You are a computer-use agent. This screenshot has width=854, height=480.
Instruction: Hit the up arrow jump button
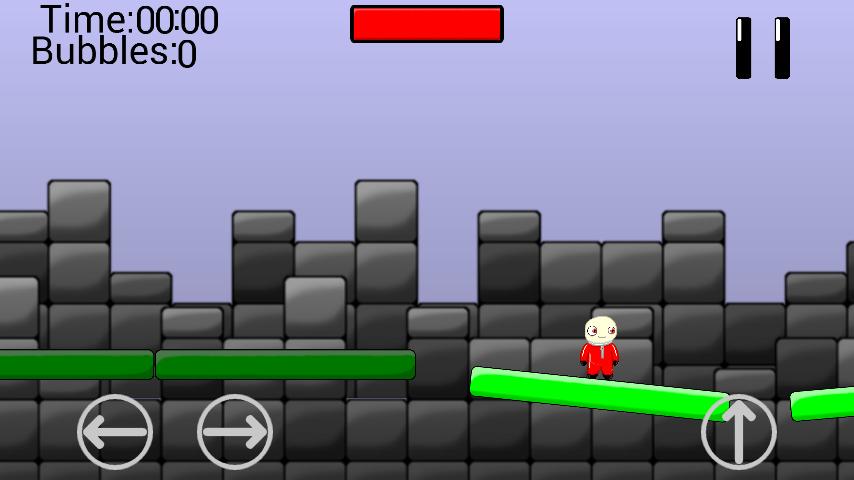coord(739,432)
